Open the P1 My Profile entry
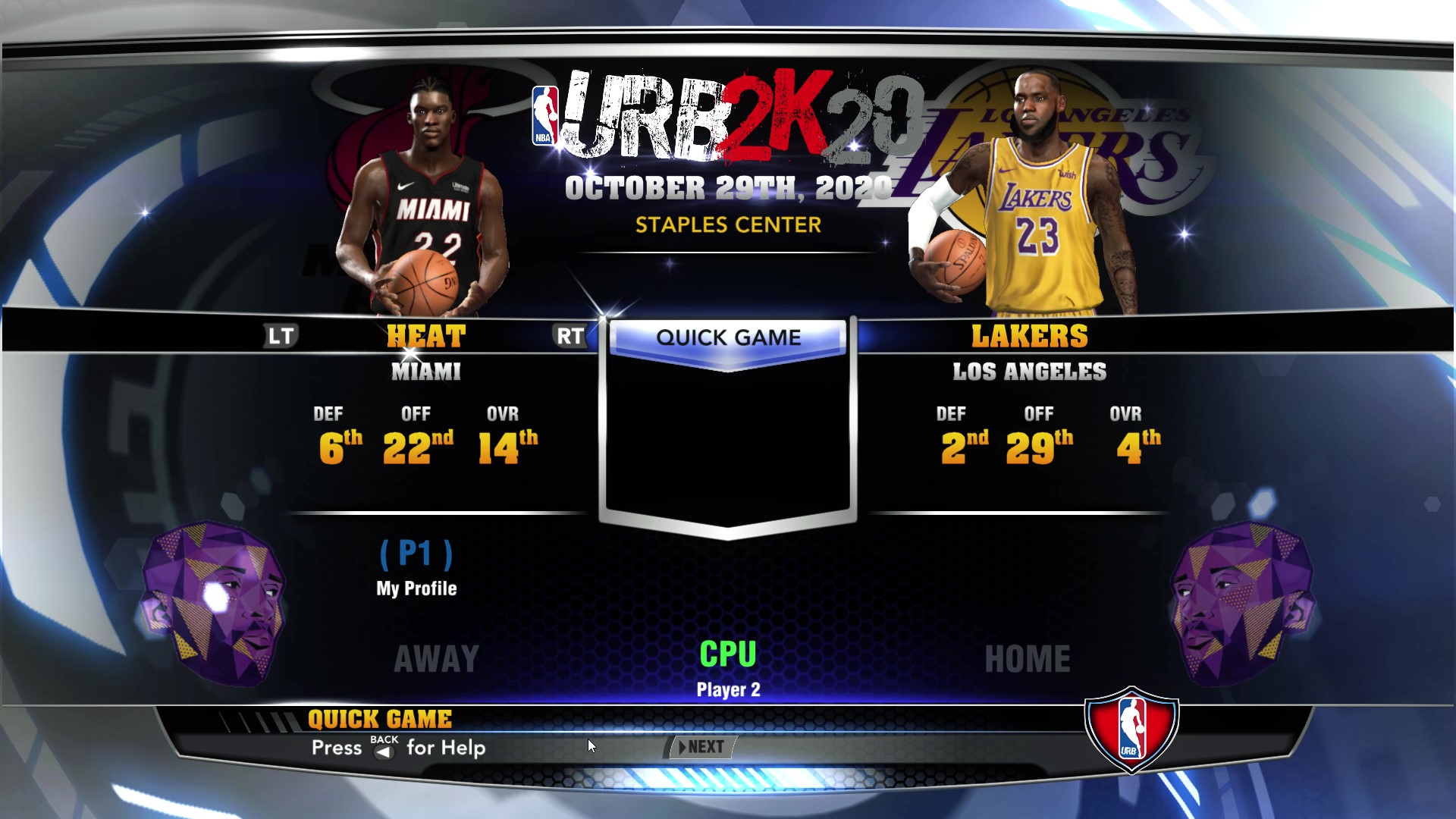Viewport: 1456px width, 819px height. click(x=416, y=568)
